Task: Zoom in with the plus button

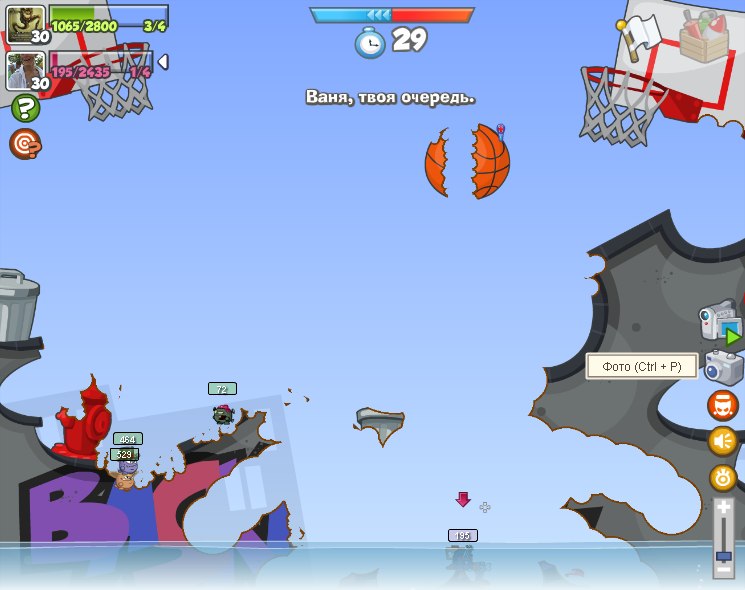Action: (723, 509)
